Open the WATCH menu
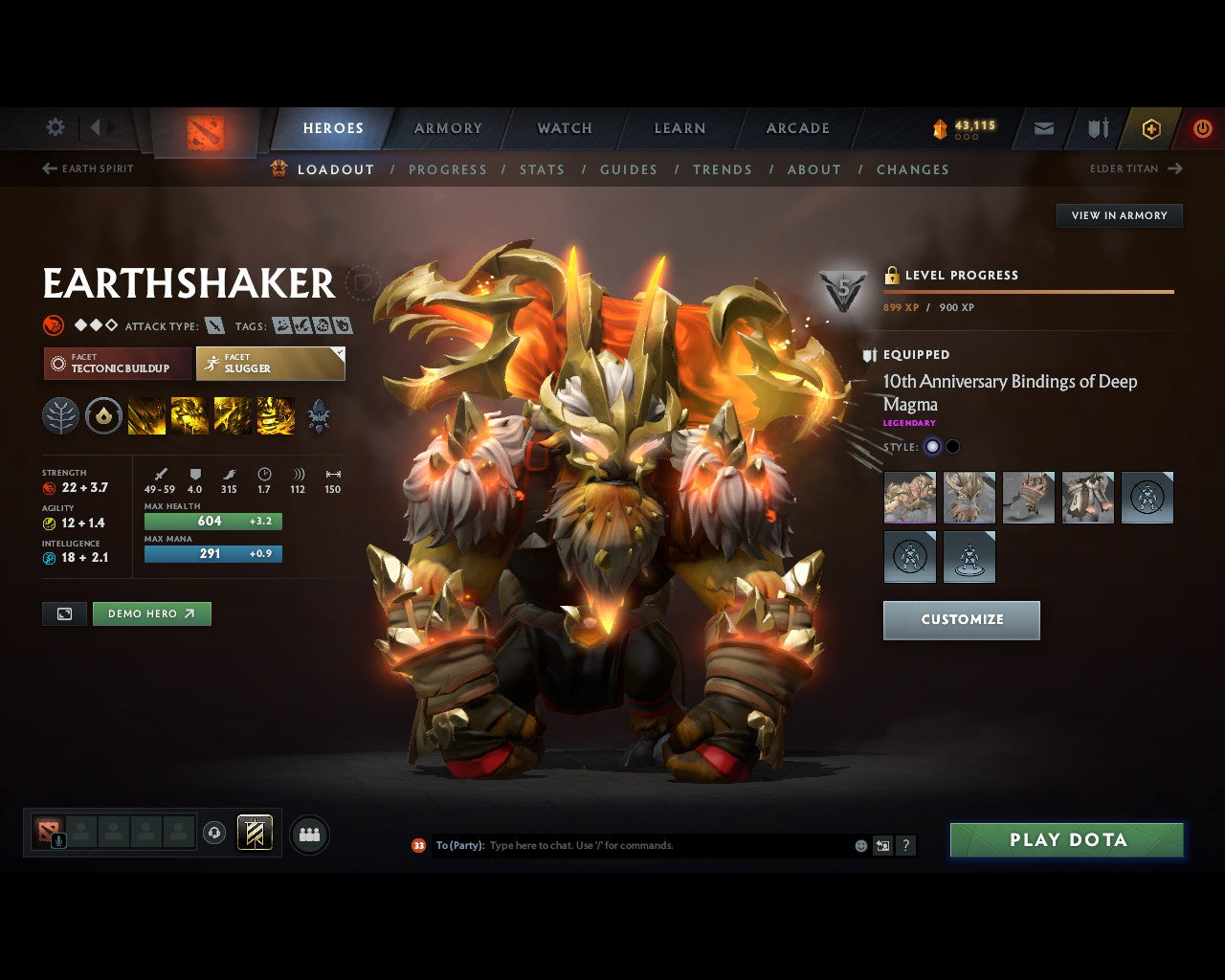This screenshot has height=980, width=1225. click(564, 128)
